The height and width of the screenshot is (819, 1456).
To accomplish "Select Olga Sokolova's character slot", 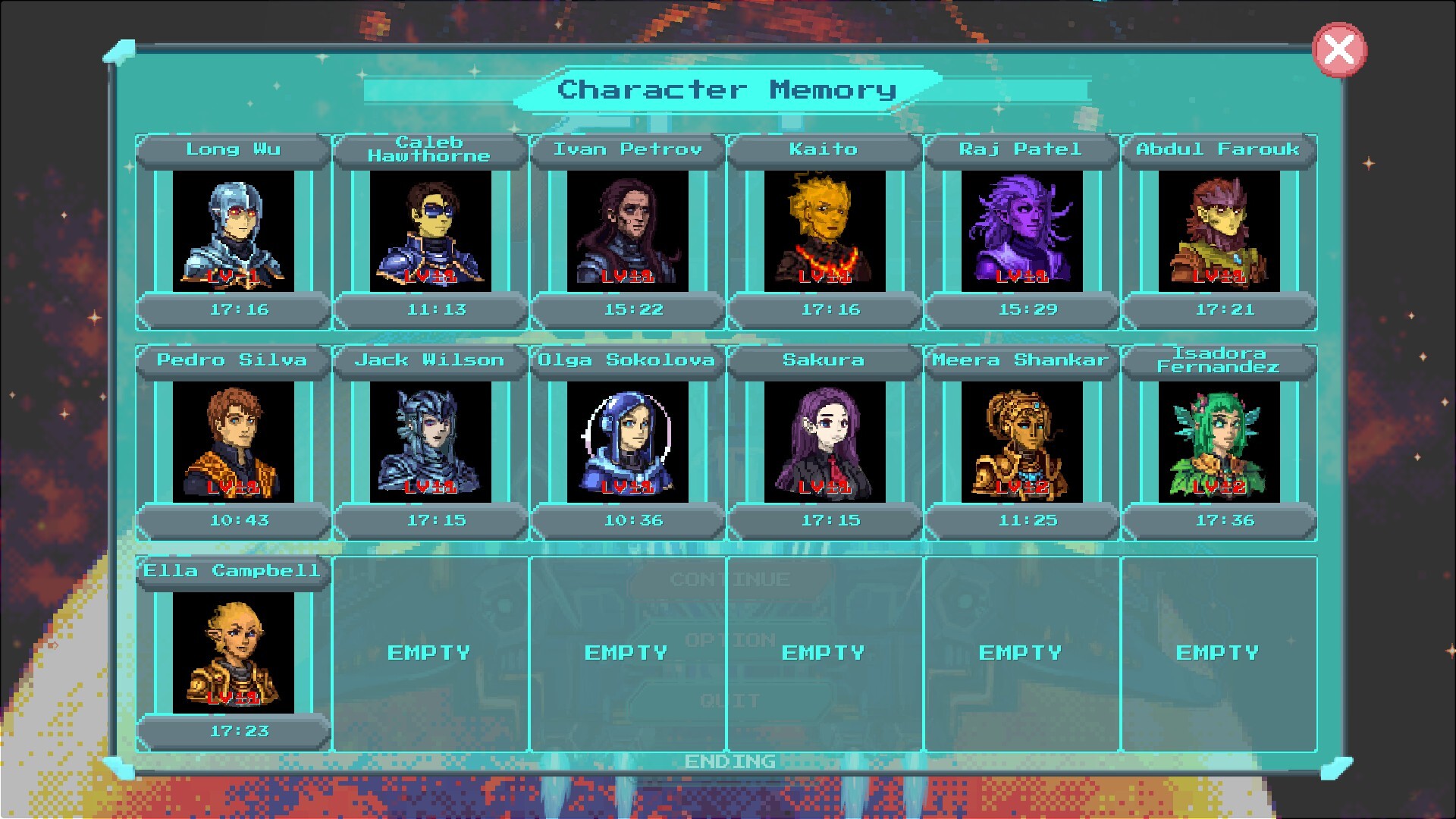I will pyautogui.click(x=627, y=442).
